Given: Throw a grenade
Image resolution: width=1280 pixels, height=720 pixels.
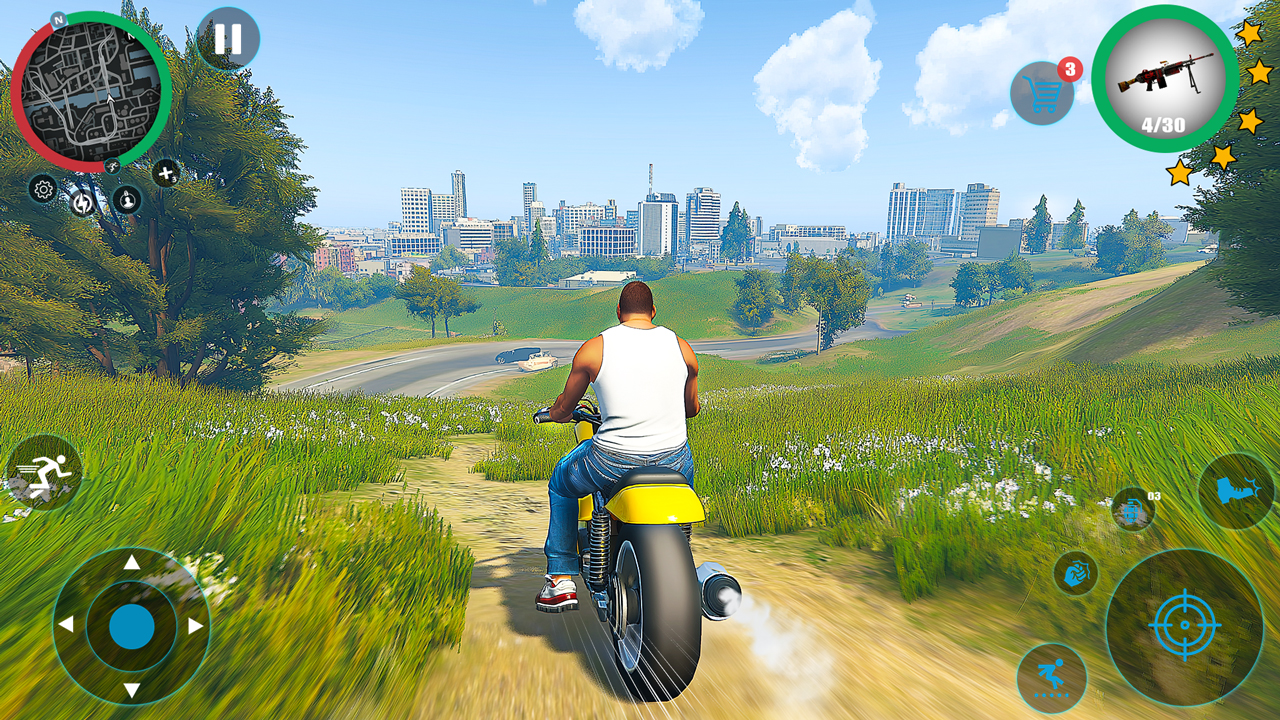Looking at the screenshot, I should (x=1133, y=509).
